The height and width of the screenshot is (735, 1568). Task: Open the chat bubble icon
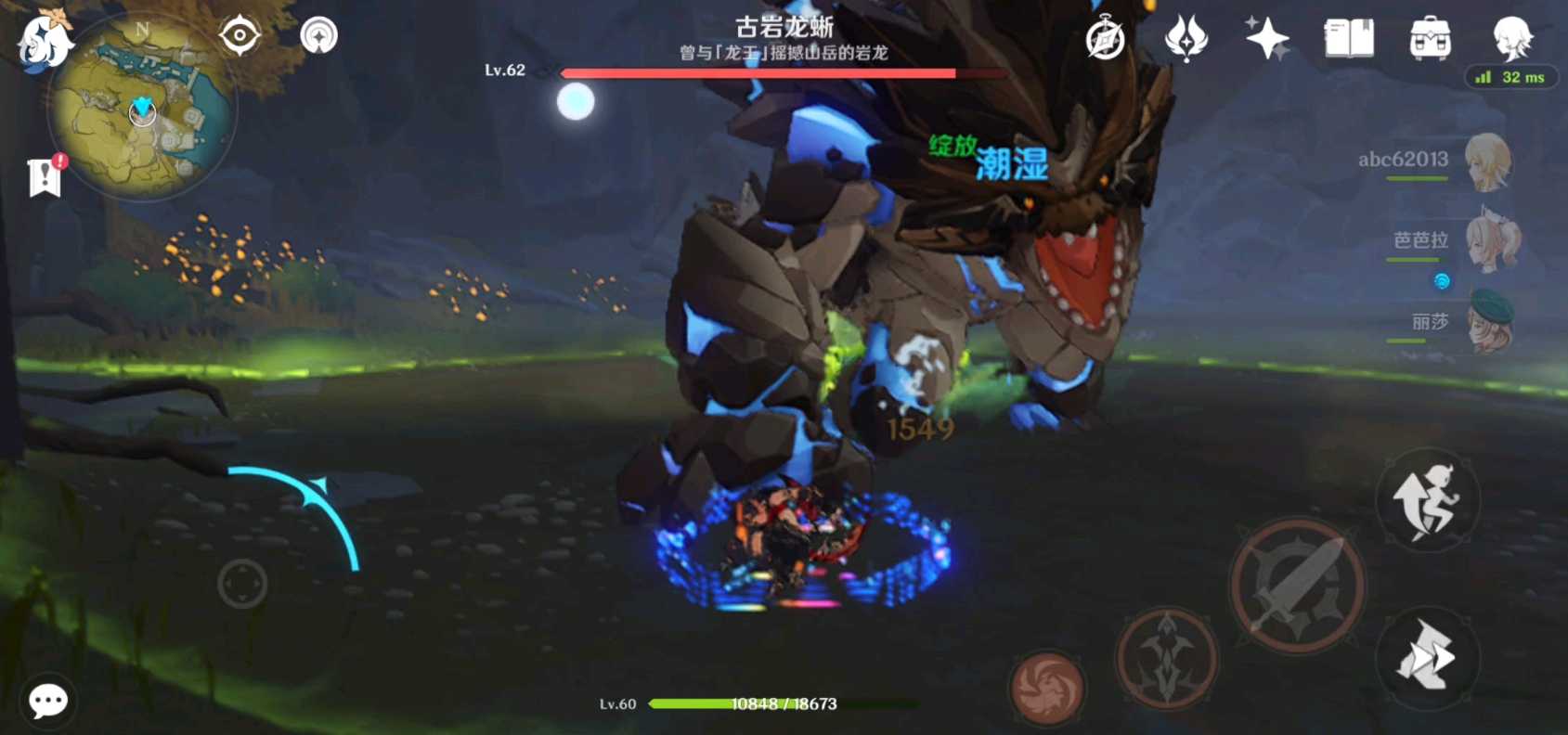coord(47,702)
